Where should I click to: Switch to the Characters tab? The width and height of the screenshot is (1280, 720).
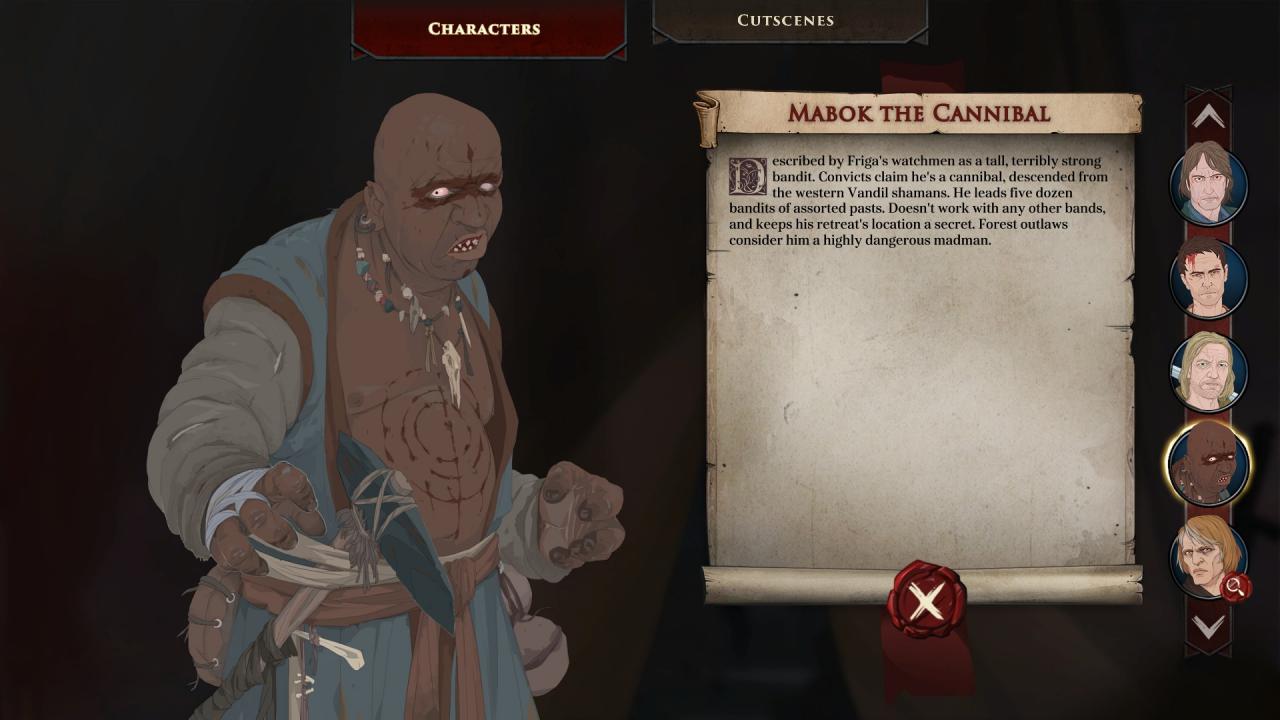pyautogui.click(x=484, y=28)
